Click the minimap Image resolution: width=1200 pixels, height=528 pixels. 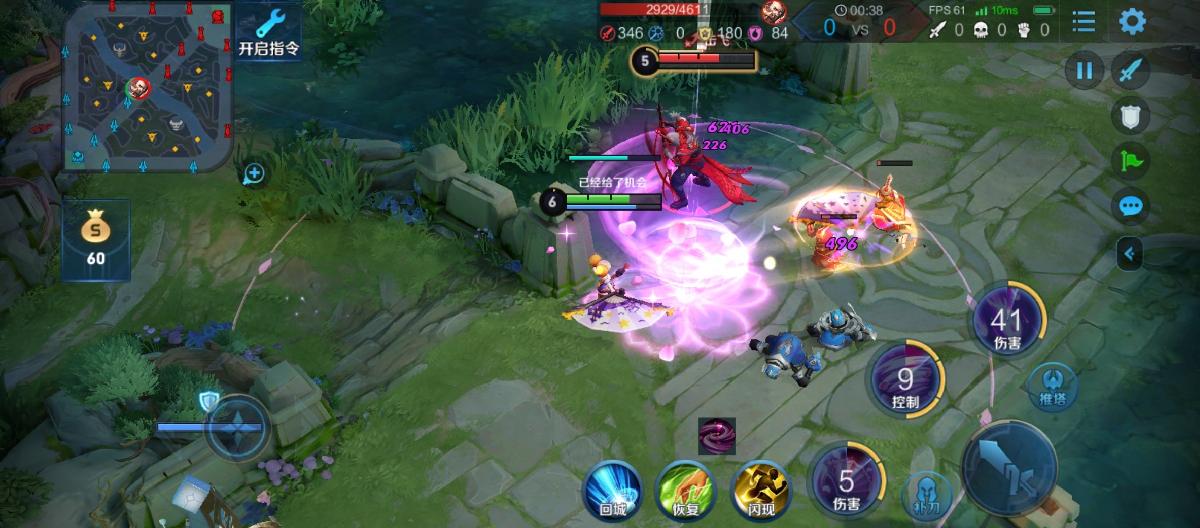(x=148, y=85)
